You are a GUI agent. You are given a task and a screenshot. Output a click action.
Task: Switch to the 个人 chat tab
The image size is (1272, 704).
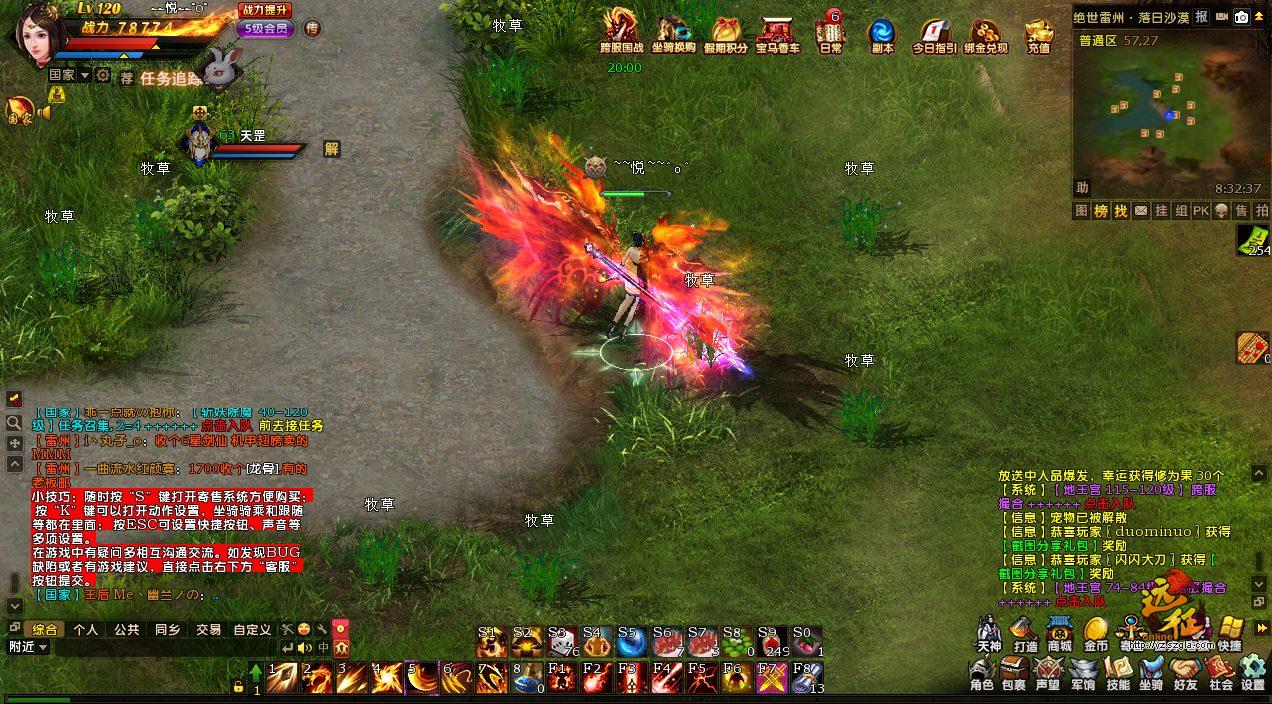pos(86,630)
